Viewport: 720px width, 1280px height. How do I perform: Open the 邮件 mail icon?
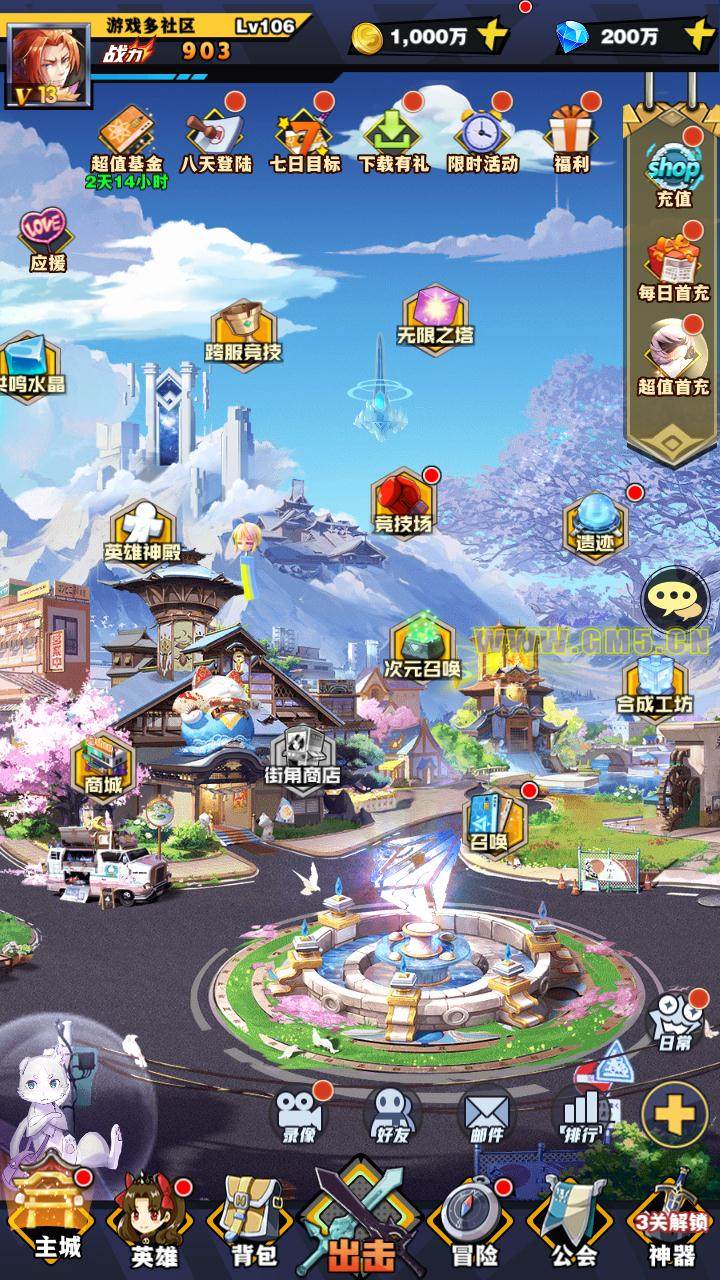tap(485, 1115)
